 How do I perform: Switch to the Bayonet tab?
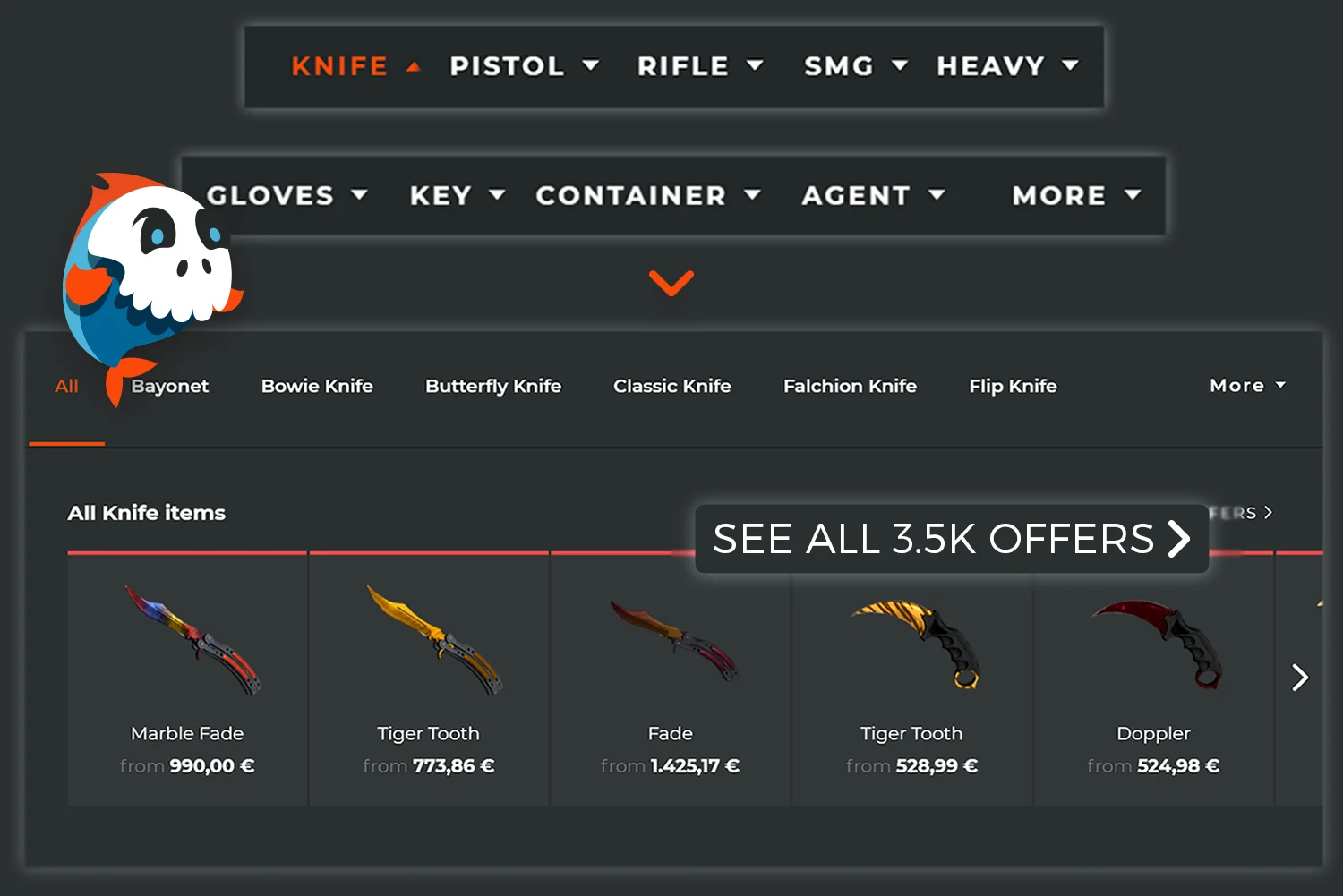[170, 386]
